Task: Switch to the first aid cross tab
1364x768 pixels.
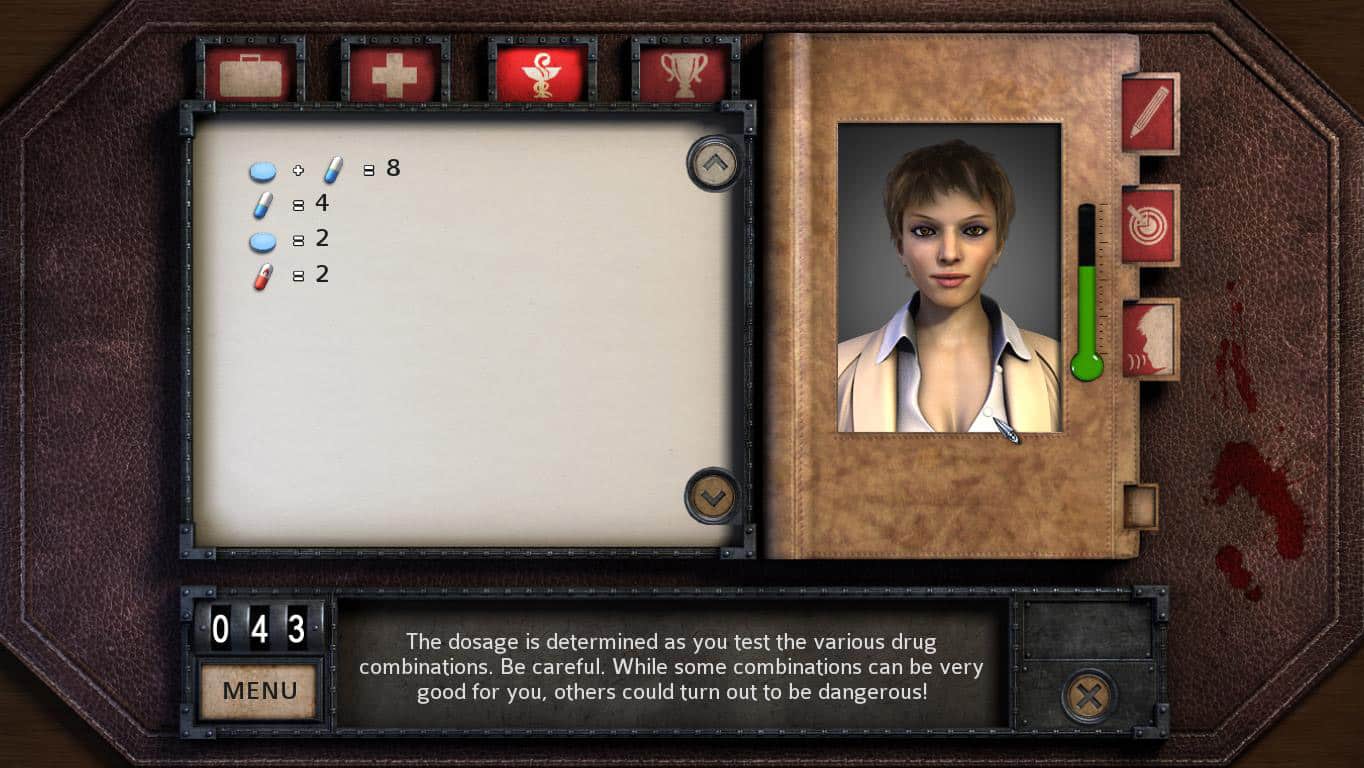Action: [x=394, y=73]
